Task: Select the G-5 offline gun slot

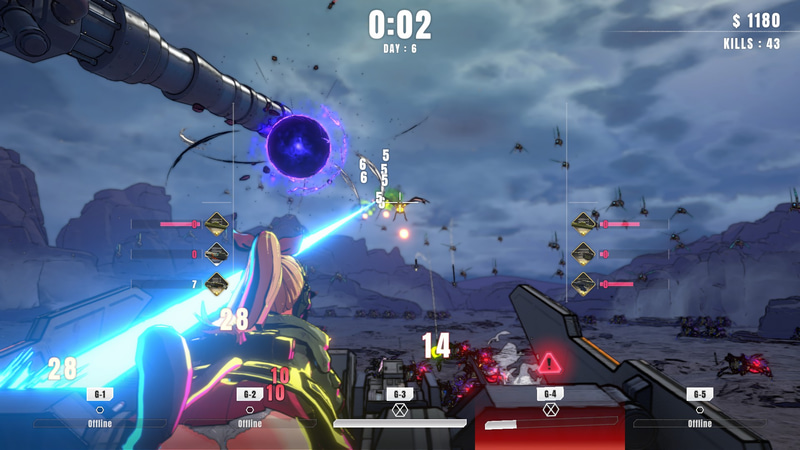Action: coord(700,408)
